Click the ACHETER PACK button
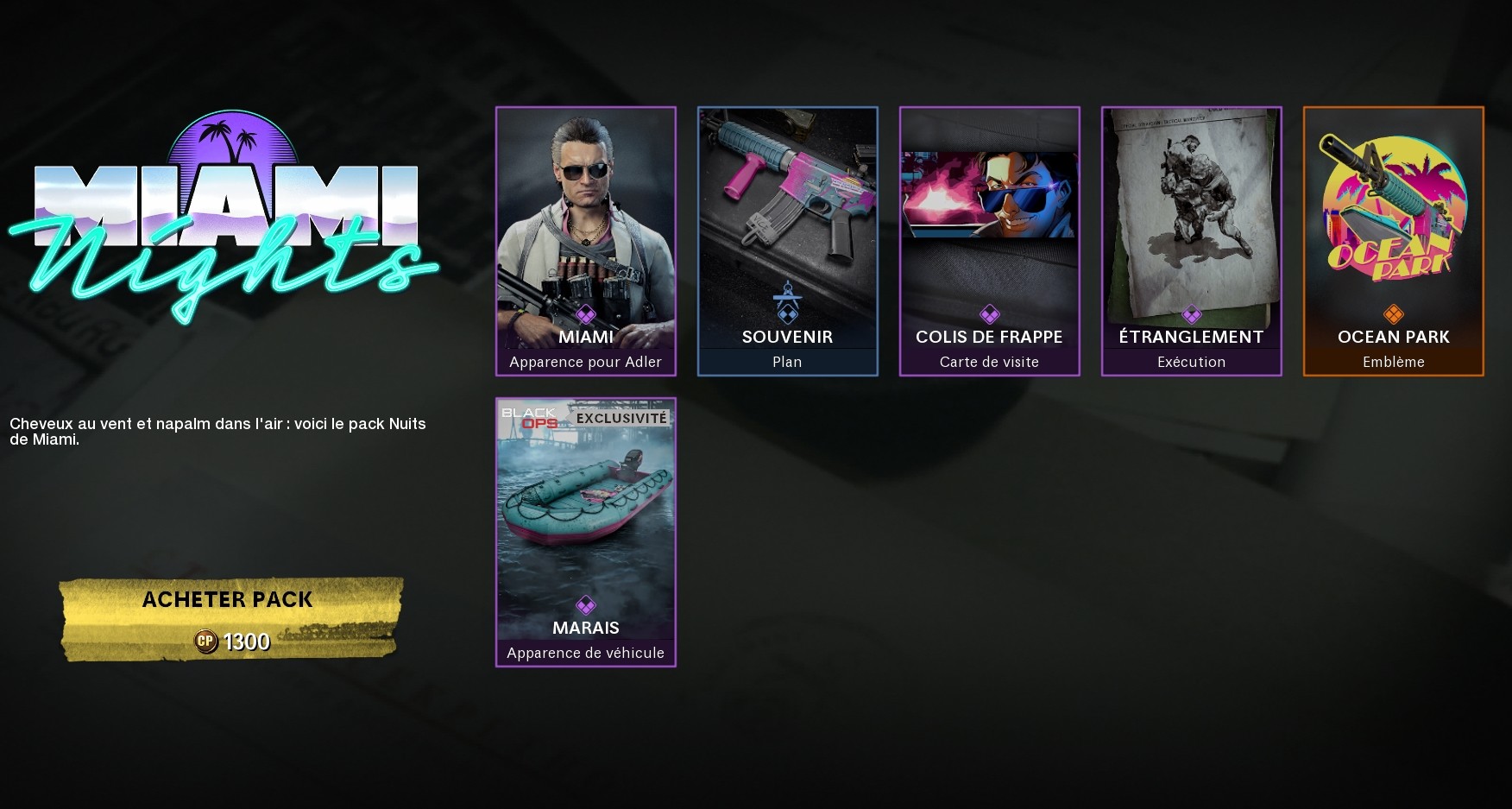 click(x=228, y=599)
